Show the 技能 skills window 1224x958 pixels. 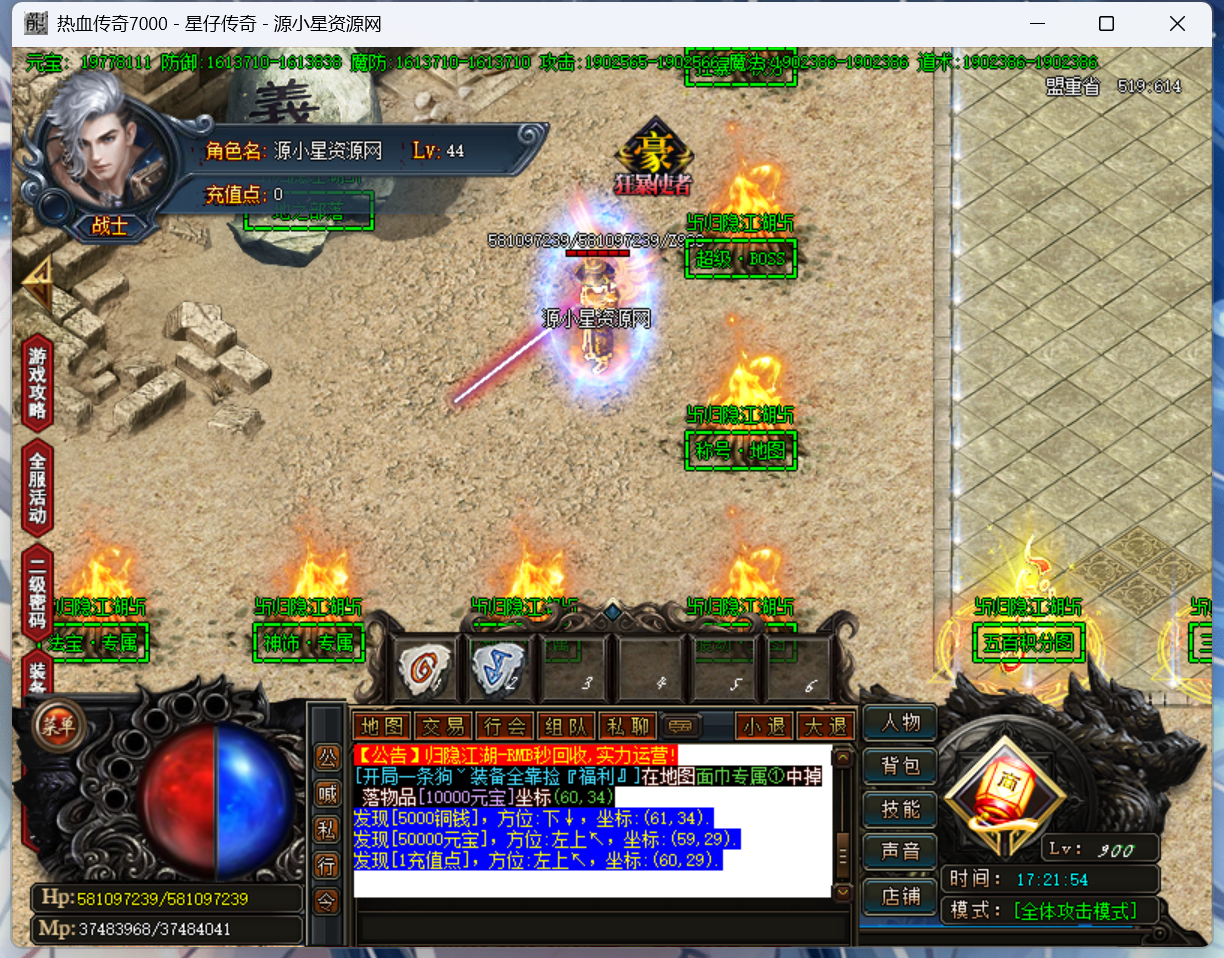click(x=900, y=809)
